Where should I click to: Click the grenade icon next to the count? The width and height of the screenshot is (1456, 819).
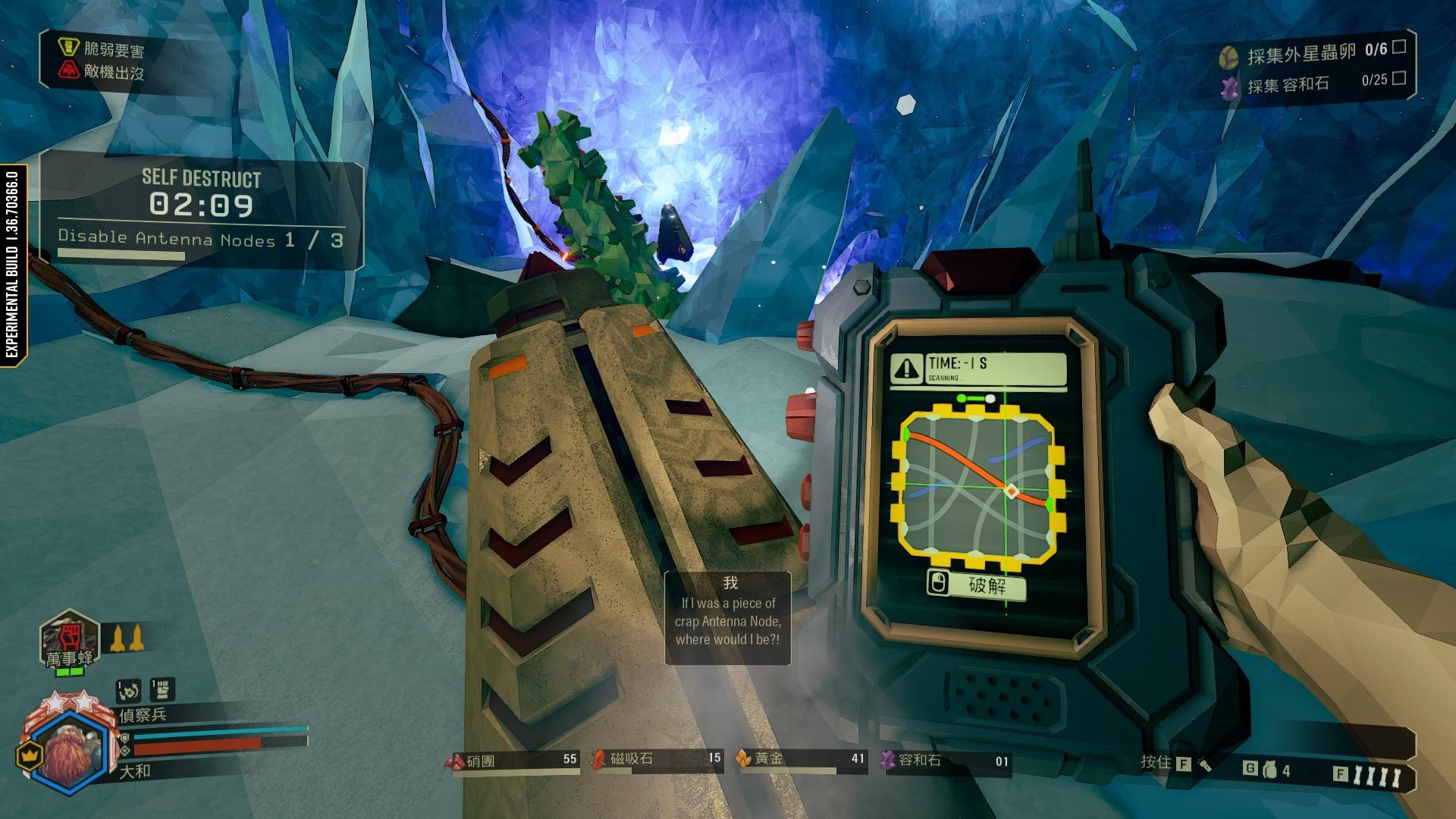point(1269,770)
